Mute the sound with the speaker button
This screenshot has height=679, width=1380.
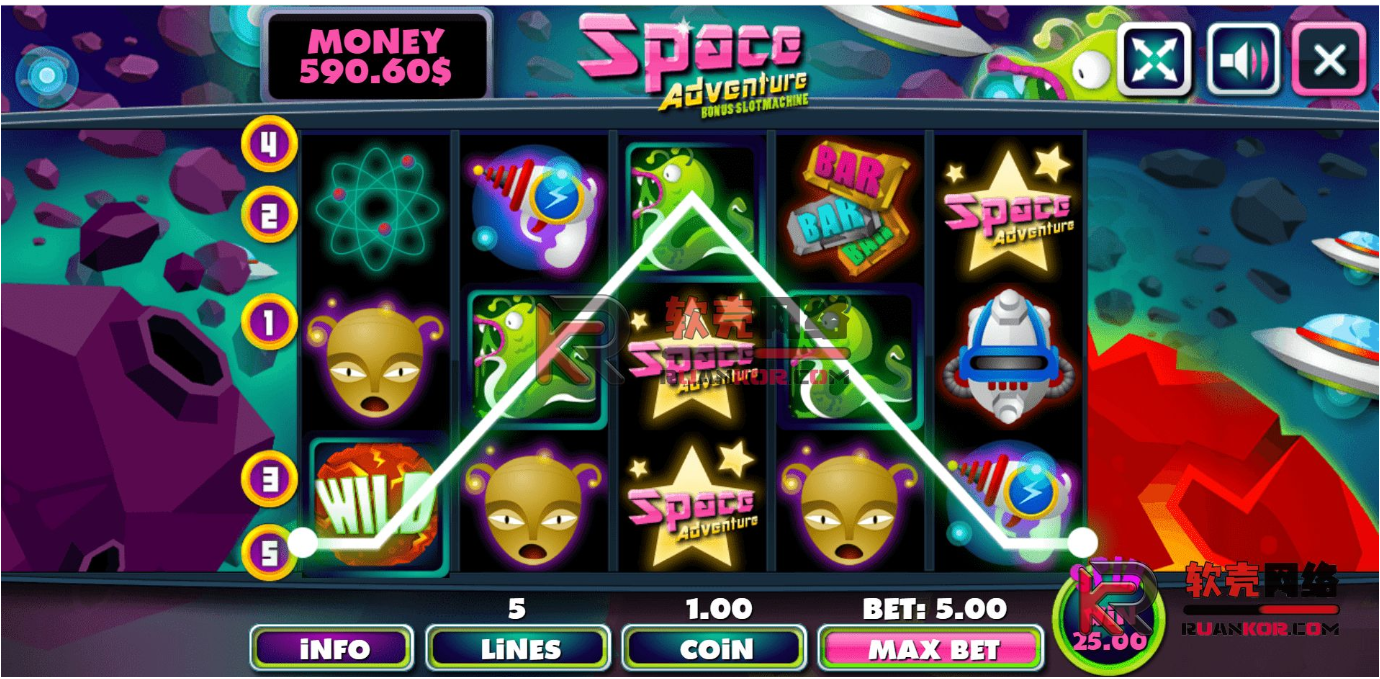point(1243,59)
